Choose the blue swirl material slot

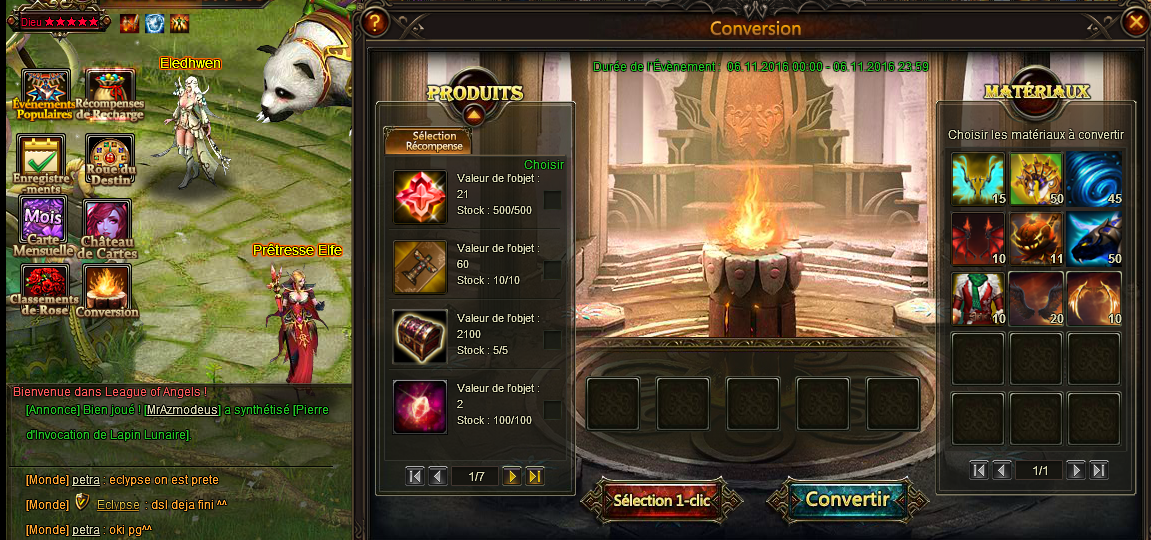tap(1094, 179)
